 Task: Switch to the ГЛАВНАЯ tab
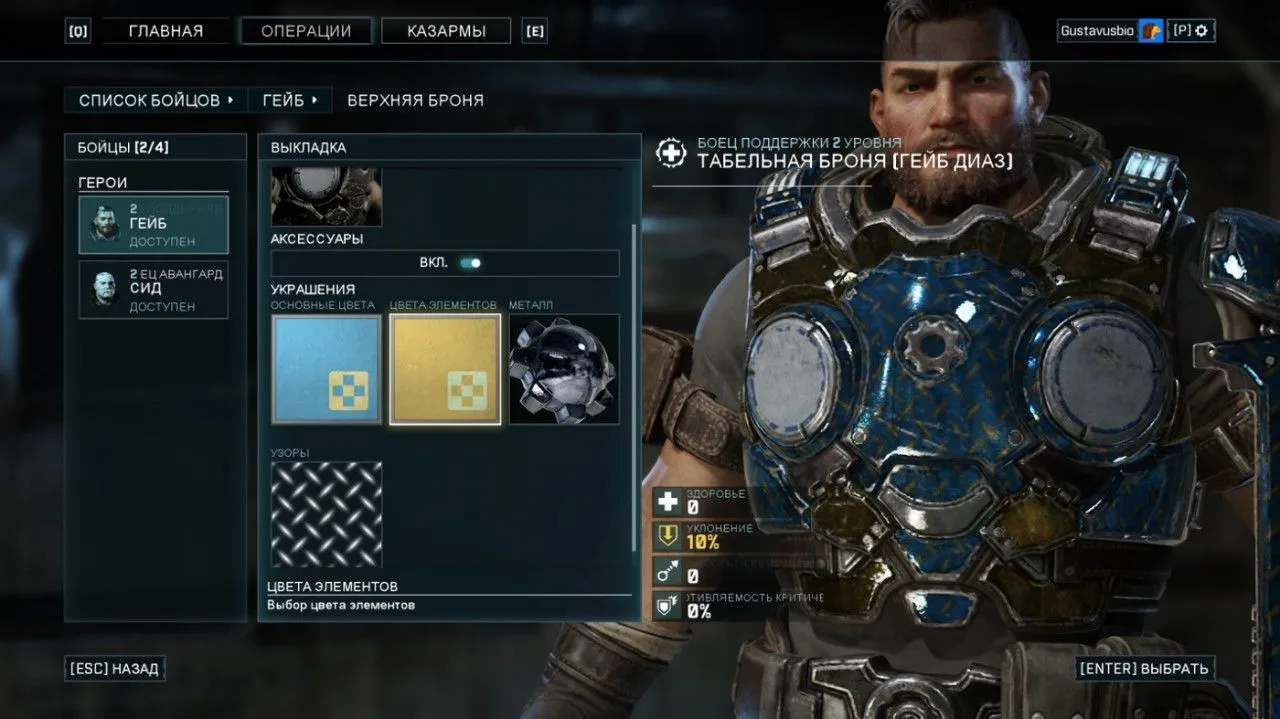(x=166, y=31)
